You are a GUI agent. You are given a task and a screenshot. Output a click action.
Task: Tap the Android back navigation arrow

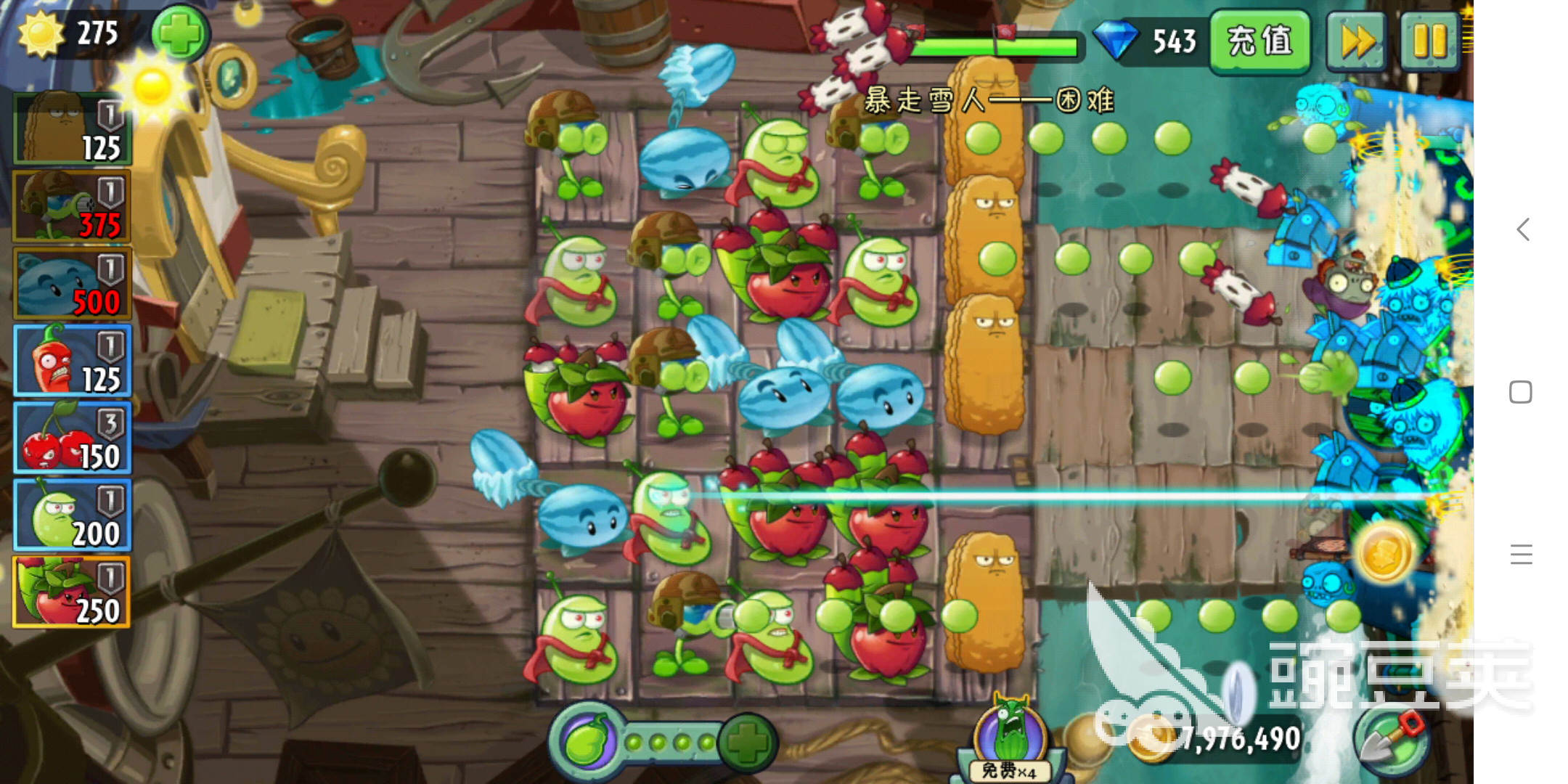(1522, 230)
